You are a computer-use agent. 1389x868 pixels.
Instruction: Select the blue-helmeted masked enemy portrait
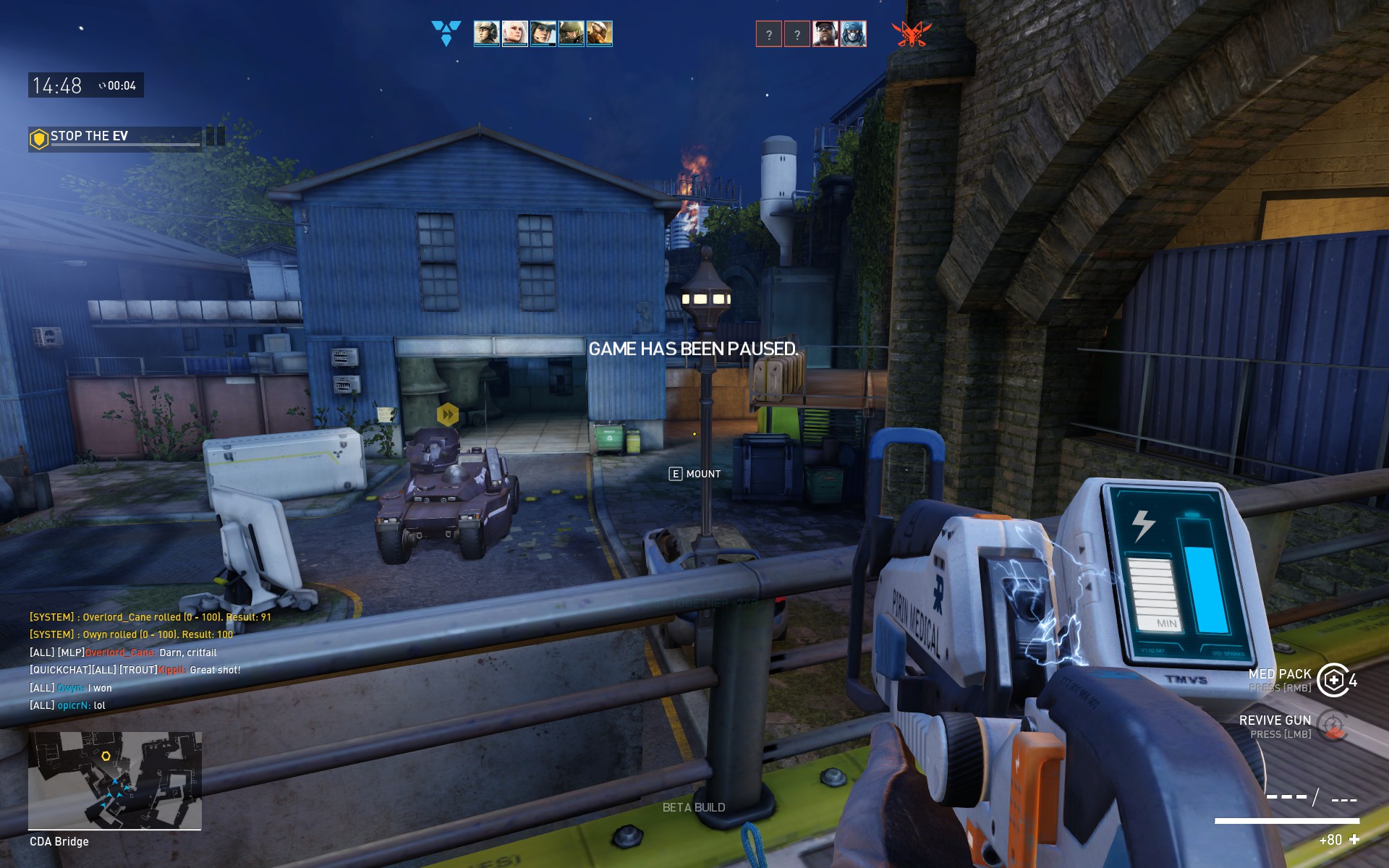point(853,33)
